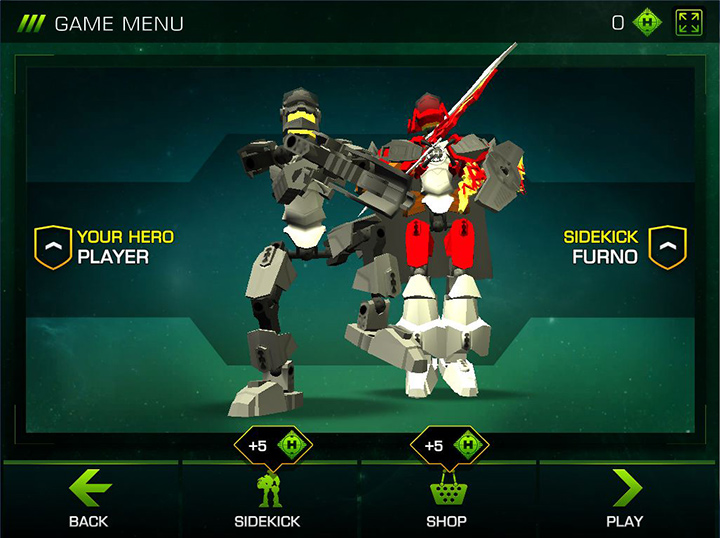Go back with the Back arrow button
Screen dimensions: 720x538
pos(89,498)
